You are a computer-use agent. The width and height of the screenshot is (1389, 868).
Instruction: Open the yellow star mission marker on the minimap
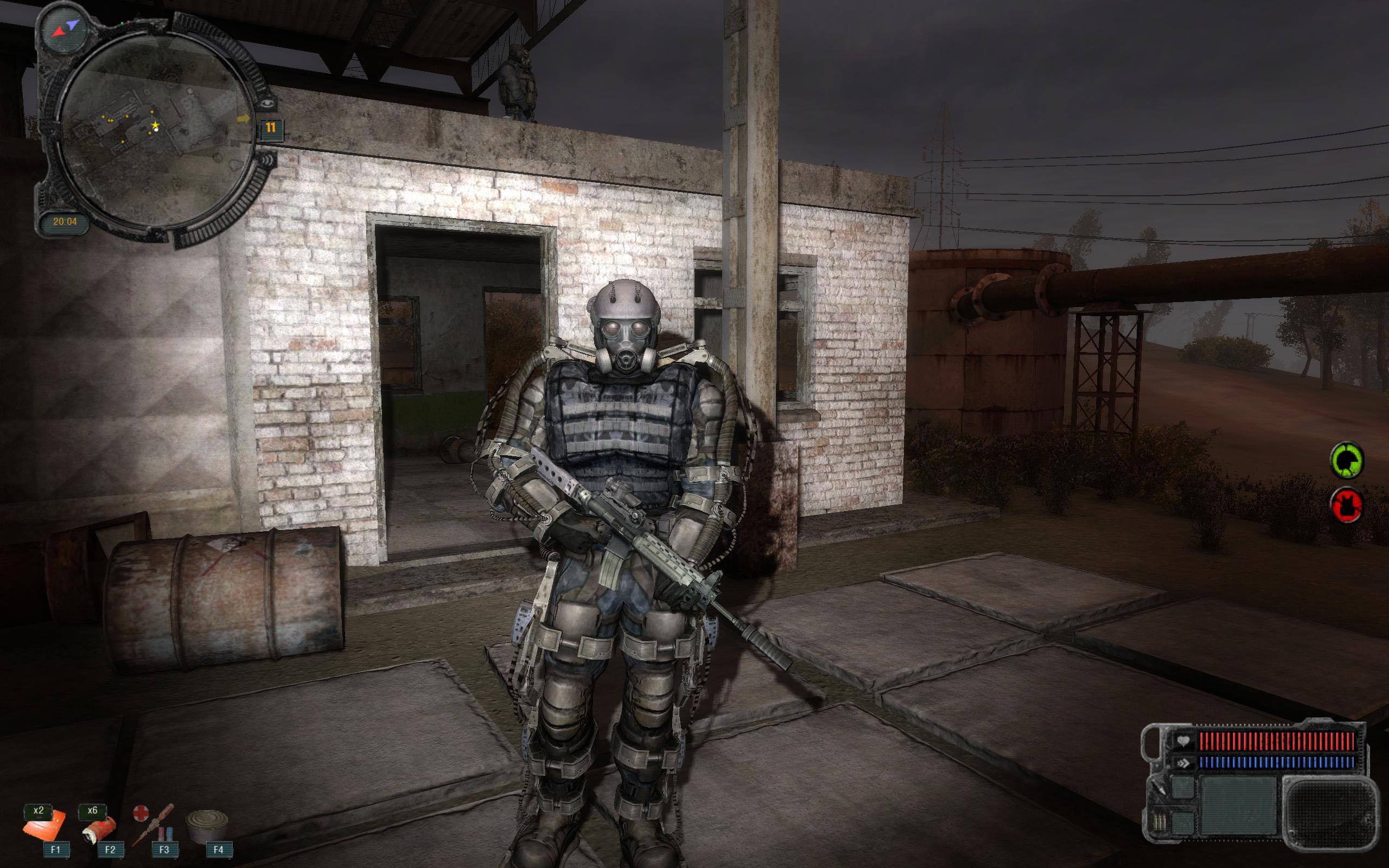point(156,125)
